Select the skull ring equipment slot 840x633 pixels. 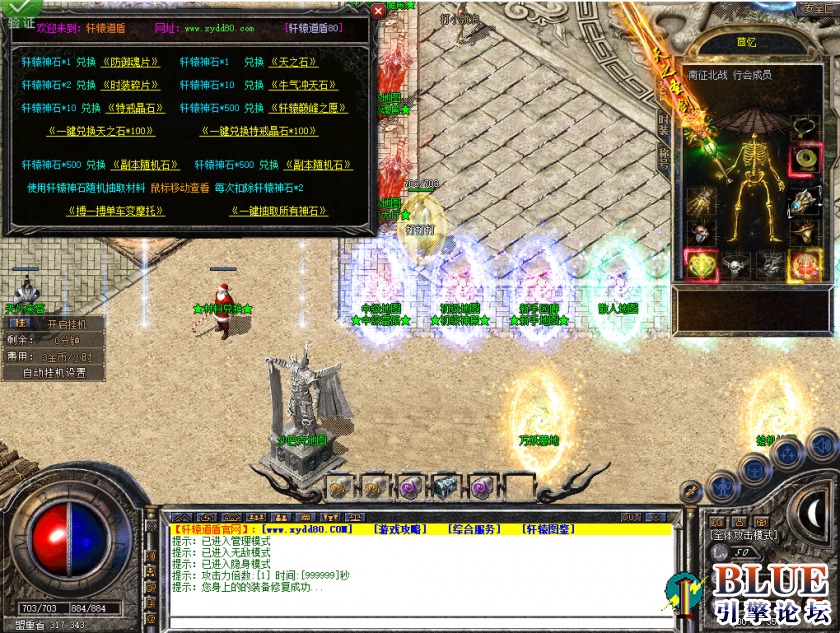click(733, 265)
